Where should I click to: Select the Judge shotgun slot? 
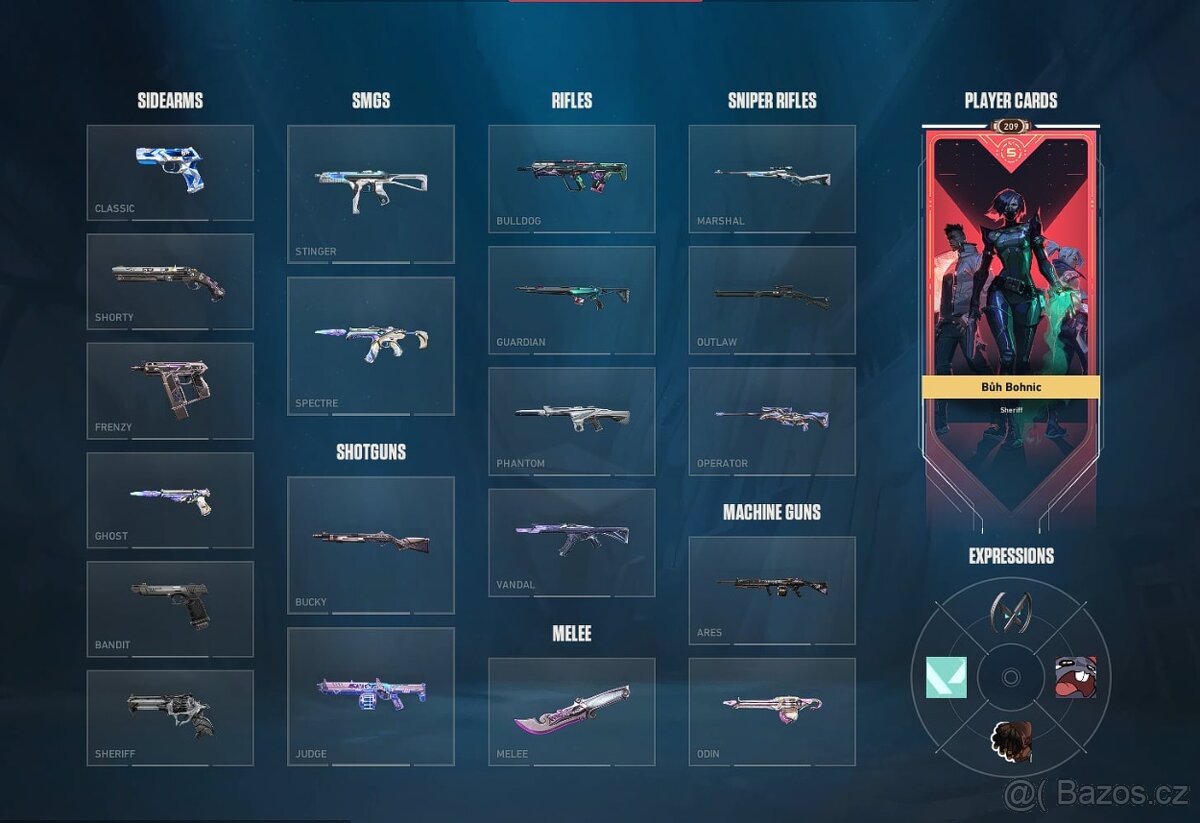[371, 696]
